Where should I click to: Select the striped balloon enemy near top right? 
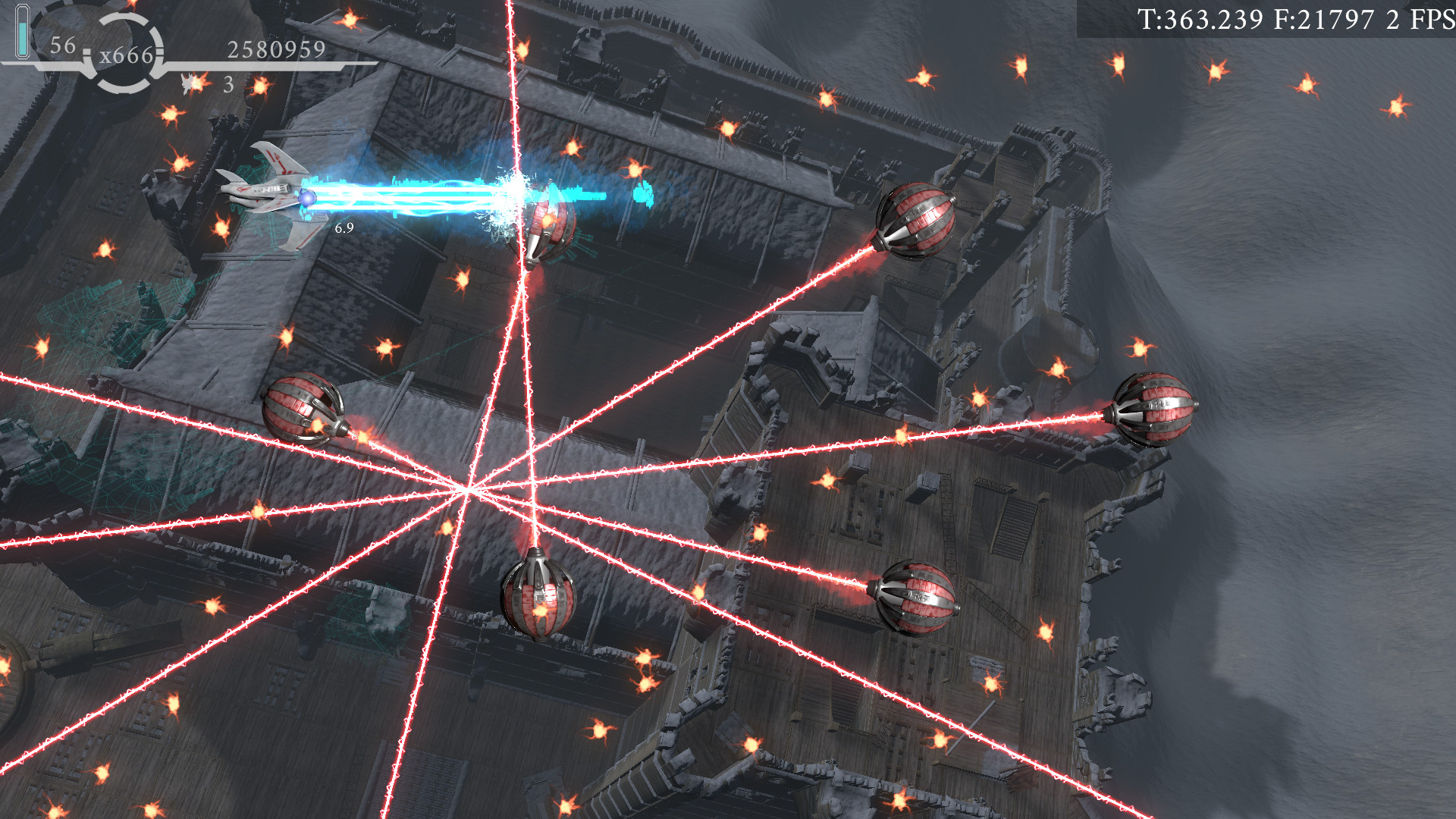click(918, 220)
